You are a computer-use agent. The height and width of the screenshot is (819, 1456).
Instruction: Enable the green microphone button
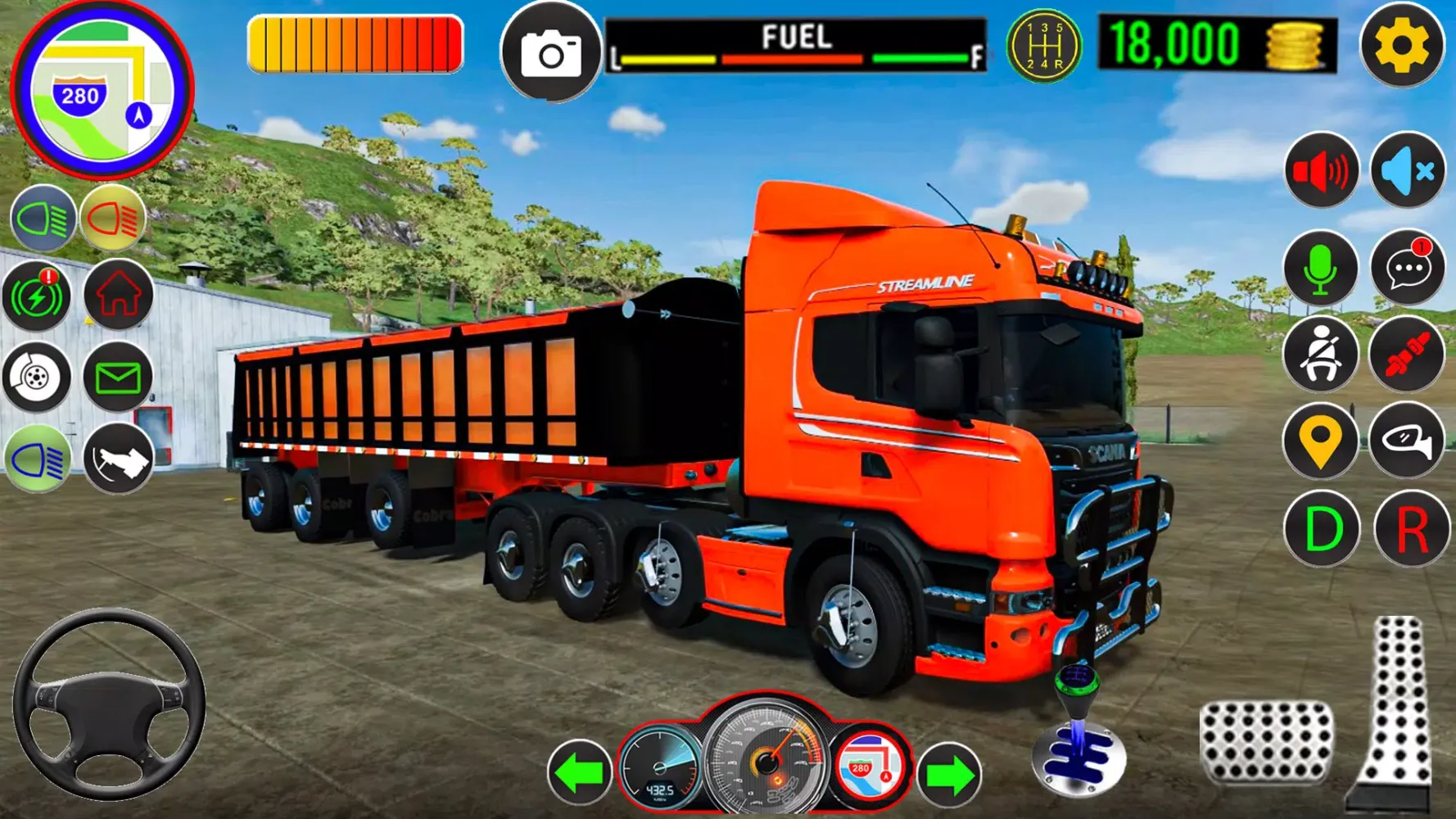click(x=1321, y=269)
